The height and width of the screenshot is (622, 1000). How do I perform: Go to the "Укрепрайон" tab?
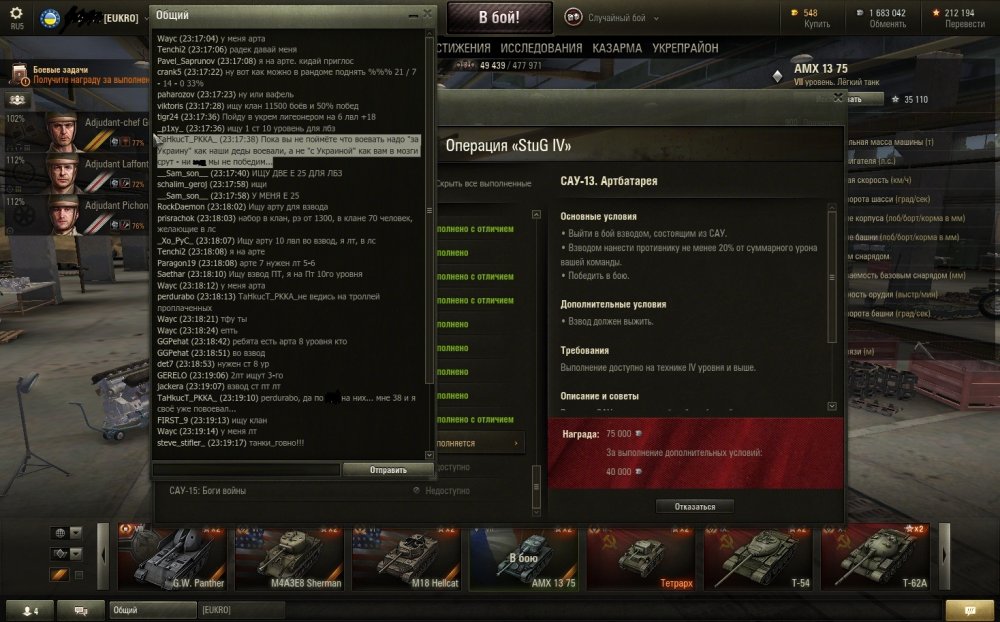point(685,48)
